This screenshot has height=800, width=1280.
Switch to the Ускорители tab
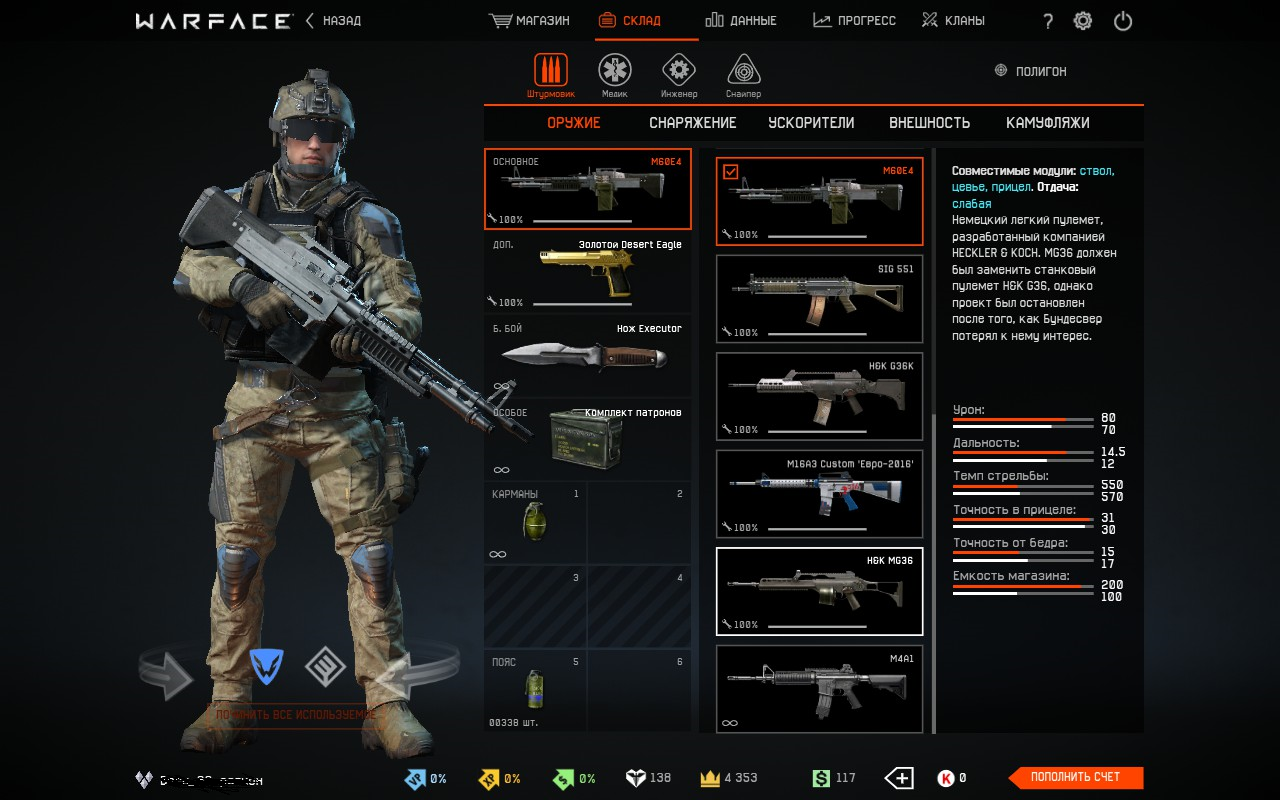811,123
